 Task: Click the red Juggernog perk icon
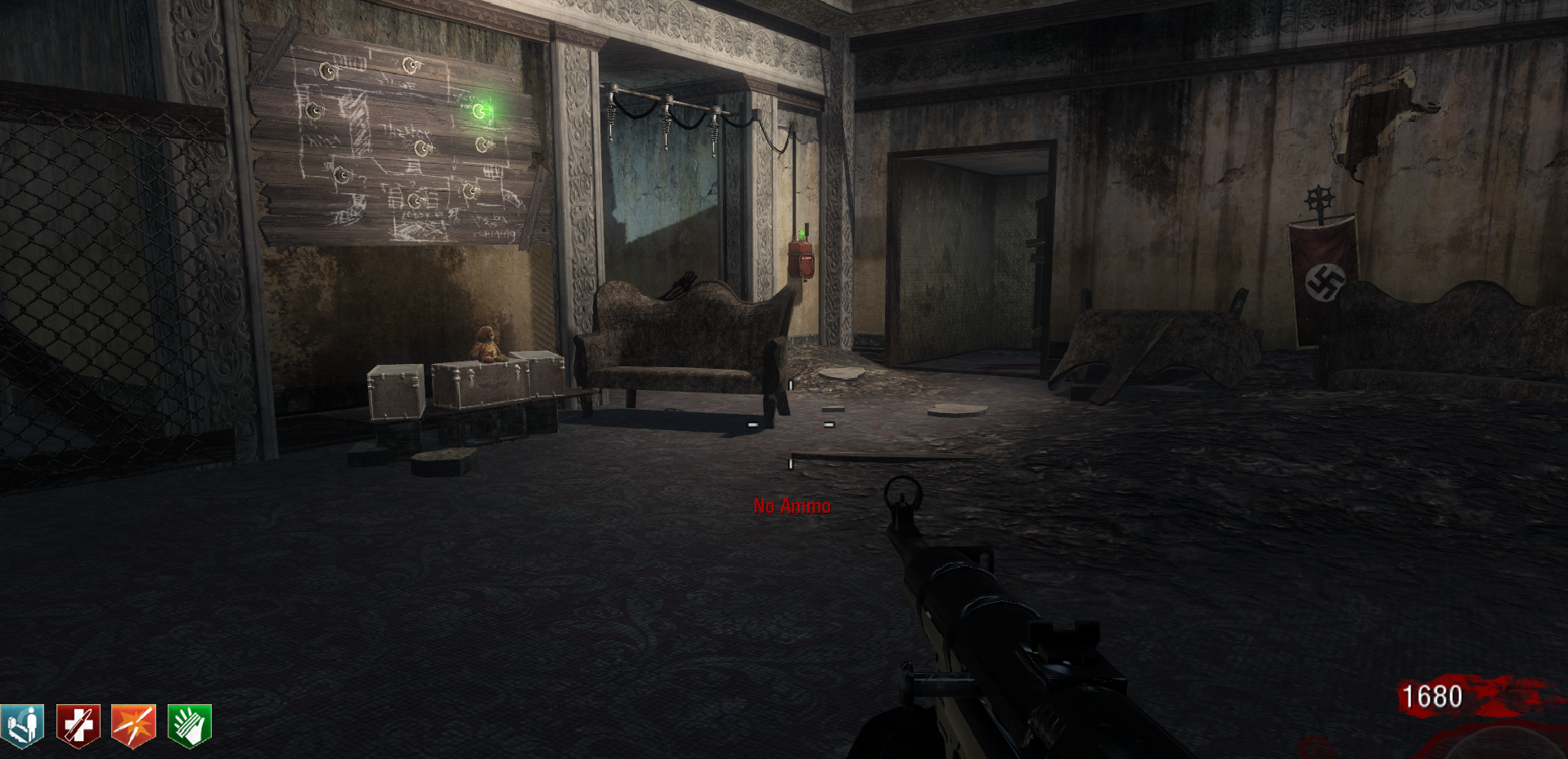78,725
